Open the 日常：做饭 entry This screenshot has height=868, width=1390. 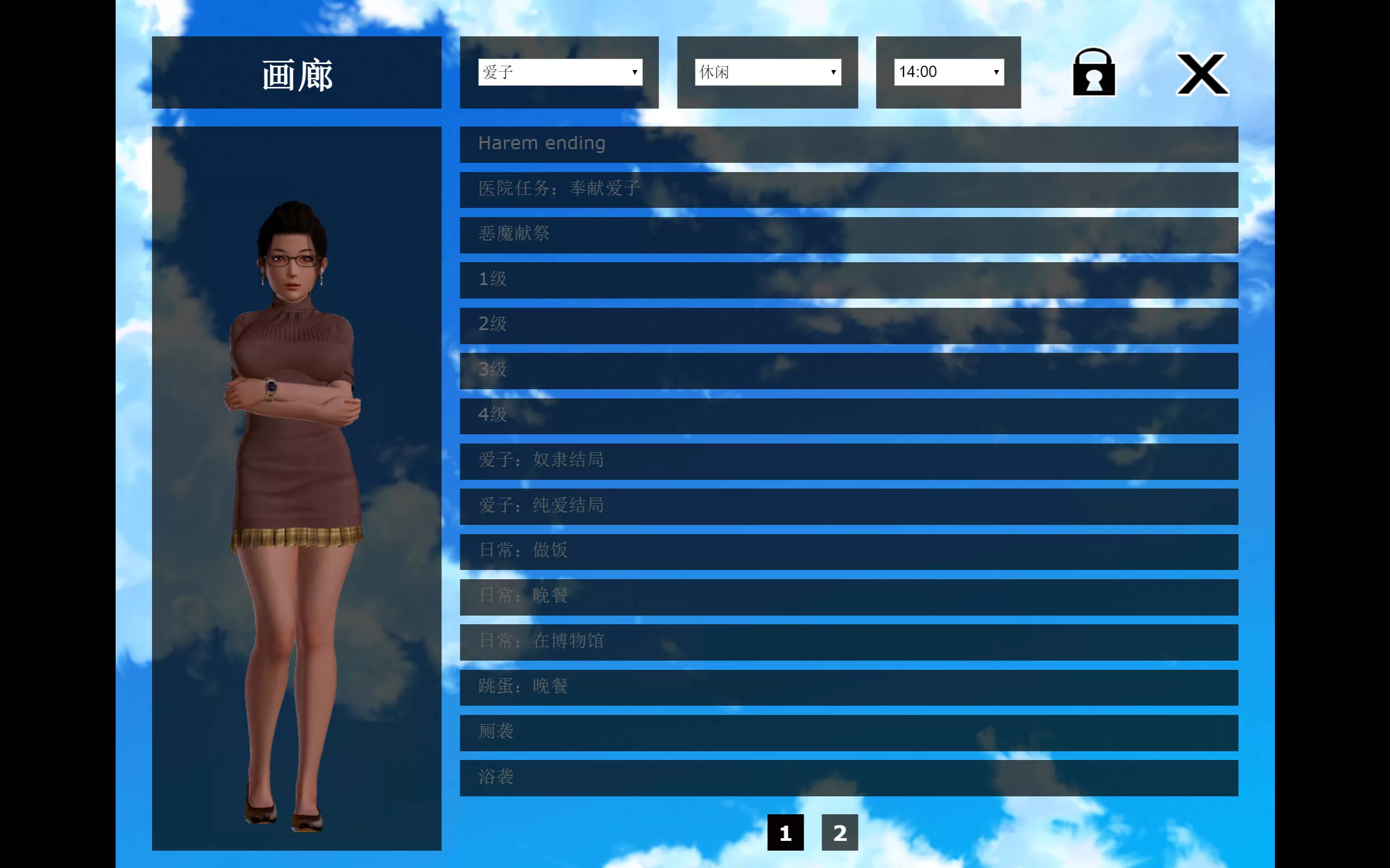tap(849, 552)
